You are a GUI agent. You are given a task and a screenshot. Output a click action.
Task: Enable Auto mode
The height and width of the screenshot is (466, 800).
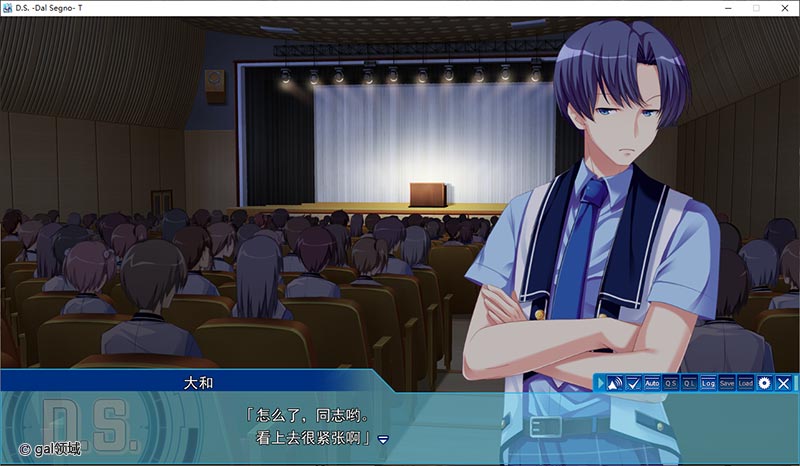click(x=651, y=383)
